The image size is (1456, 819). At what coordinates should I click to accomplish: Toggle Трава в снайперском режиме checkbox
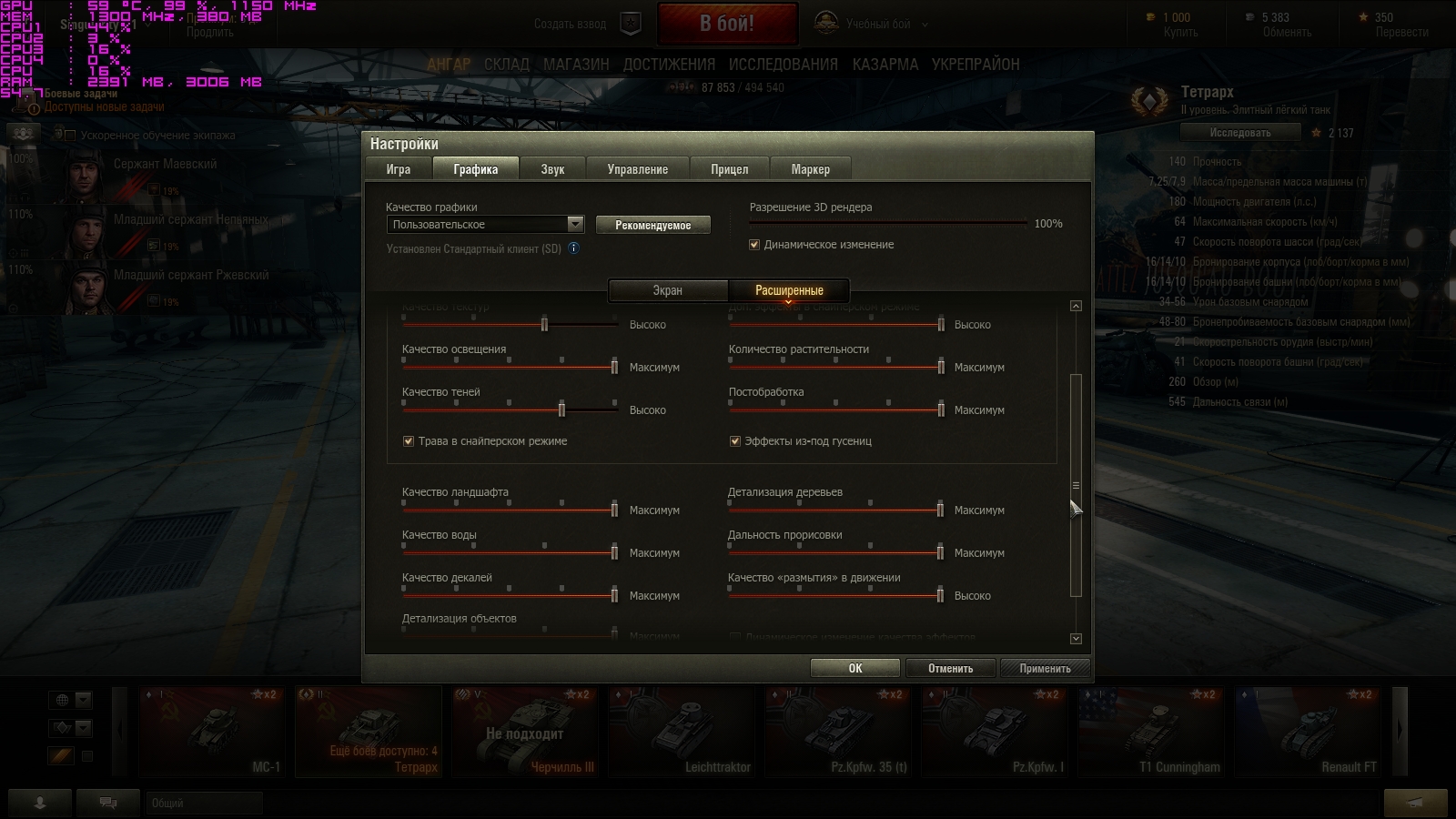click(409, 441)
